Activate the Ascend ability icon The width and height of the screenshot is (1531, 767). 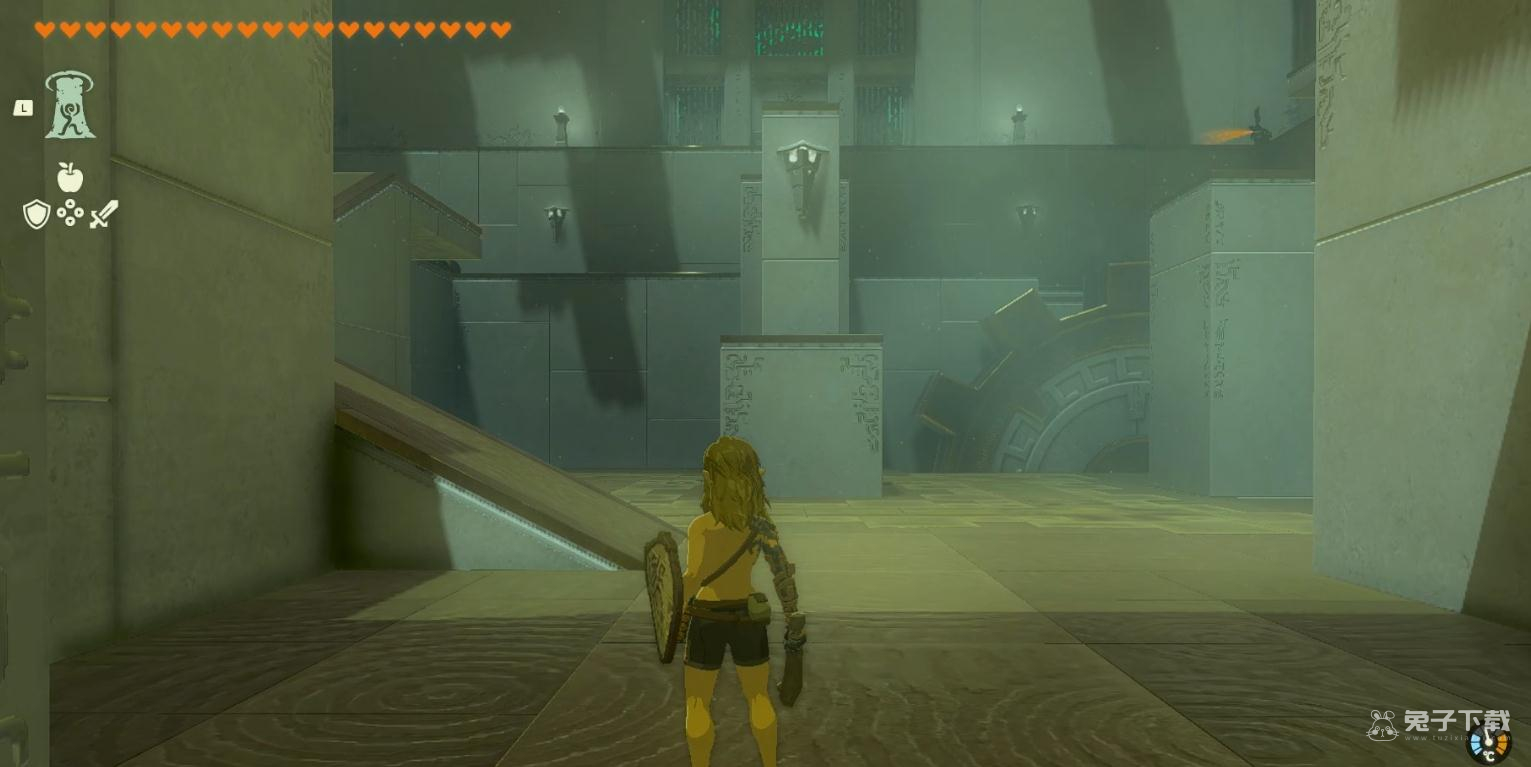[69, 106]
